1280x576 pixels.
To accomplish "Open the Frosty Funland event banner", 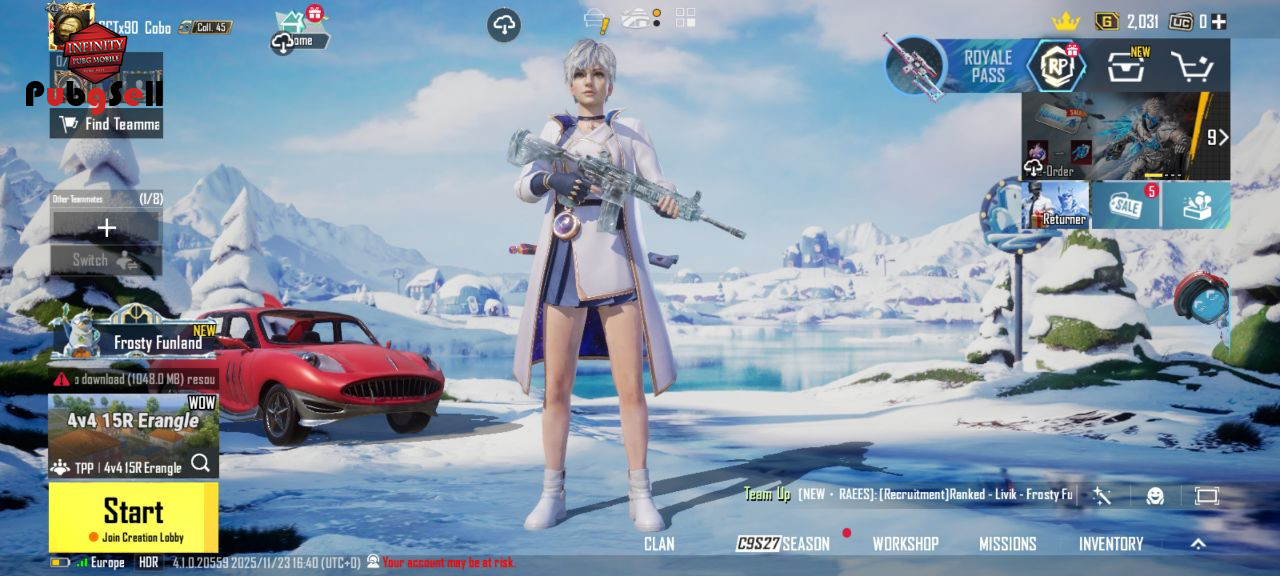I will coord(135,337).
